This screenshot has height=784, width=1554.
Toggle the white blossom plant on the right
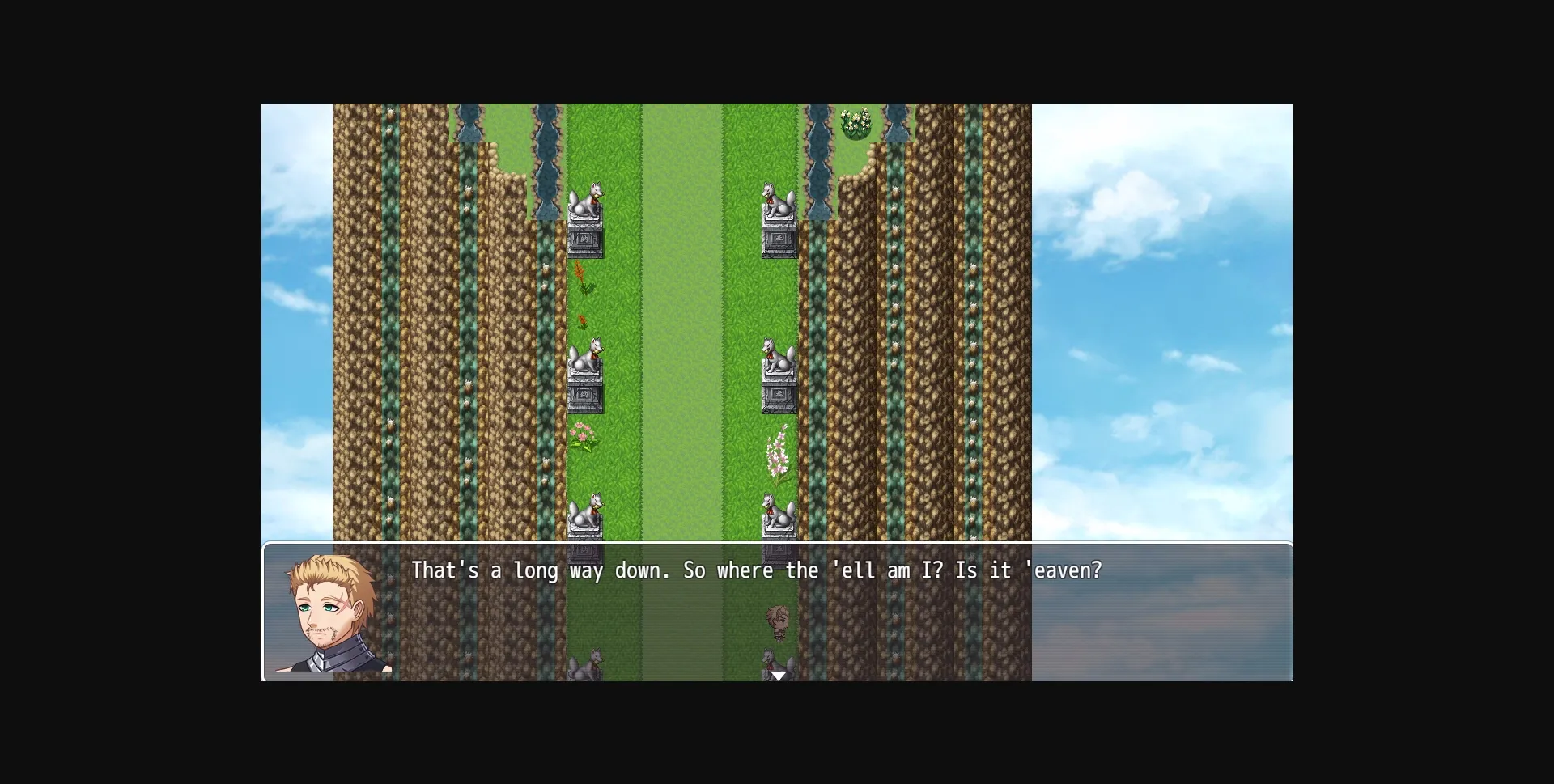779,453
